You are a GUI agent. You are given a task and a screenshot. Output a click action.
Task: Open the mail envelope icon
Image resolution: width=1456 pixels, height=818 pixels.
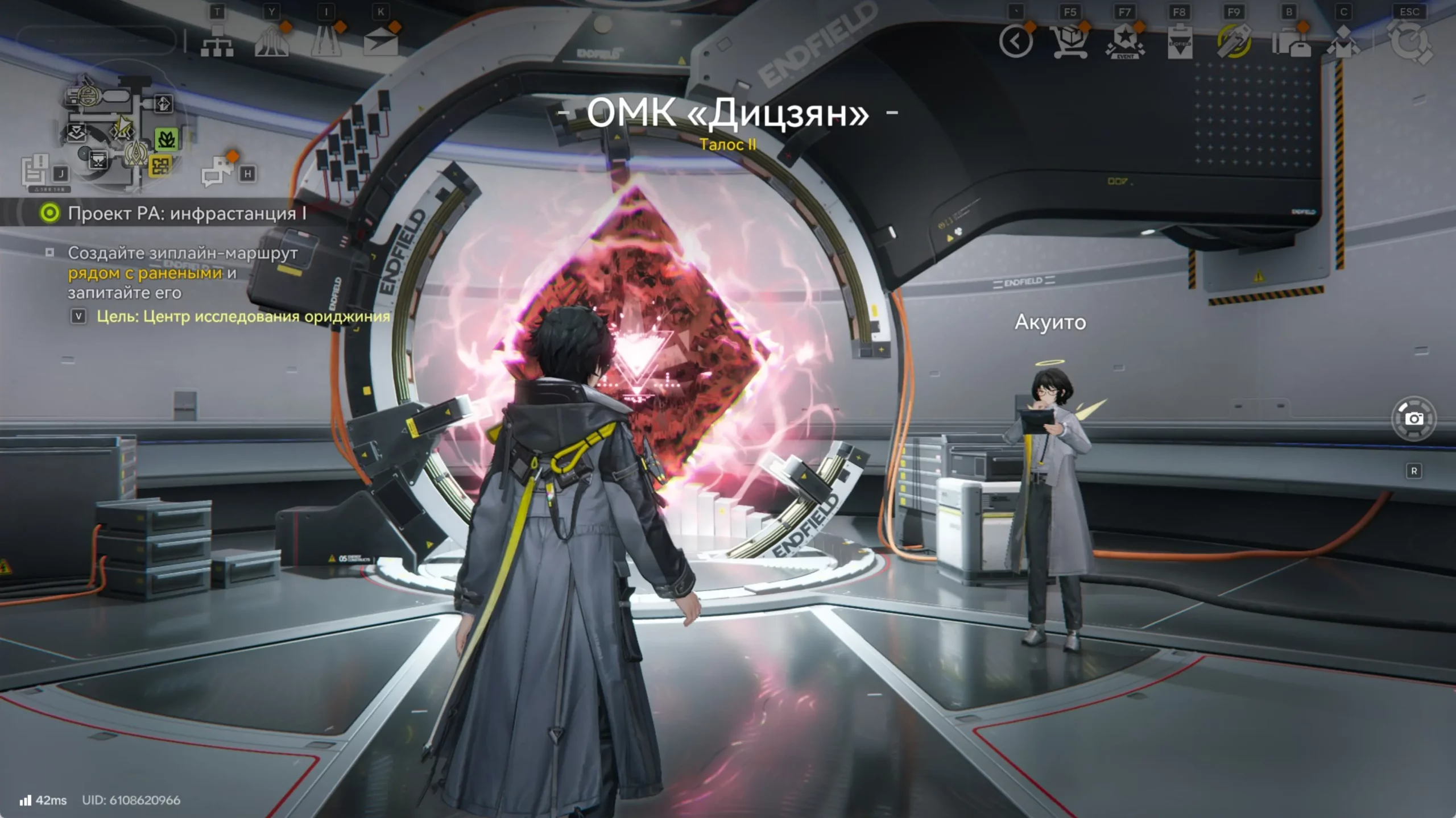click(x=380, y=43)
